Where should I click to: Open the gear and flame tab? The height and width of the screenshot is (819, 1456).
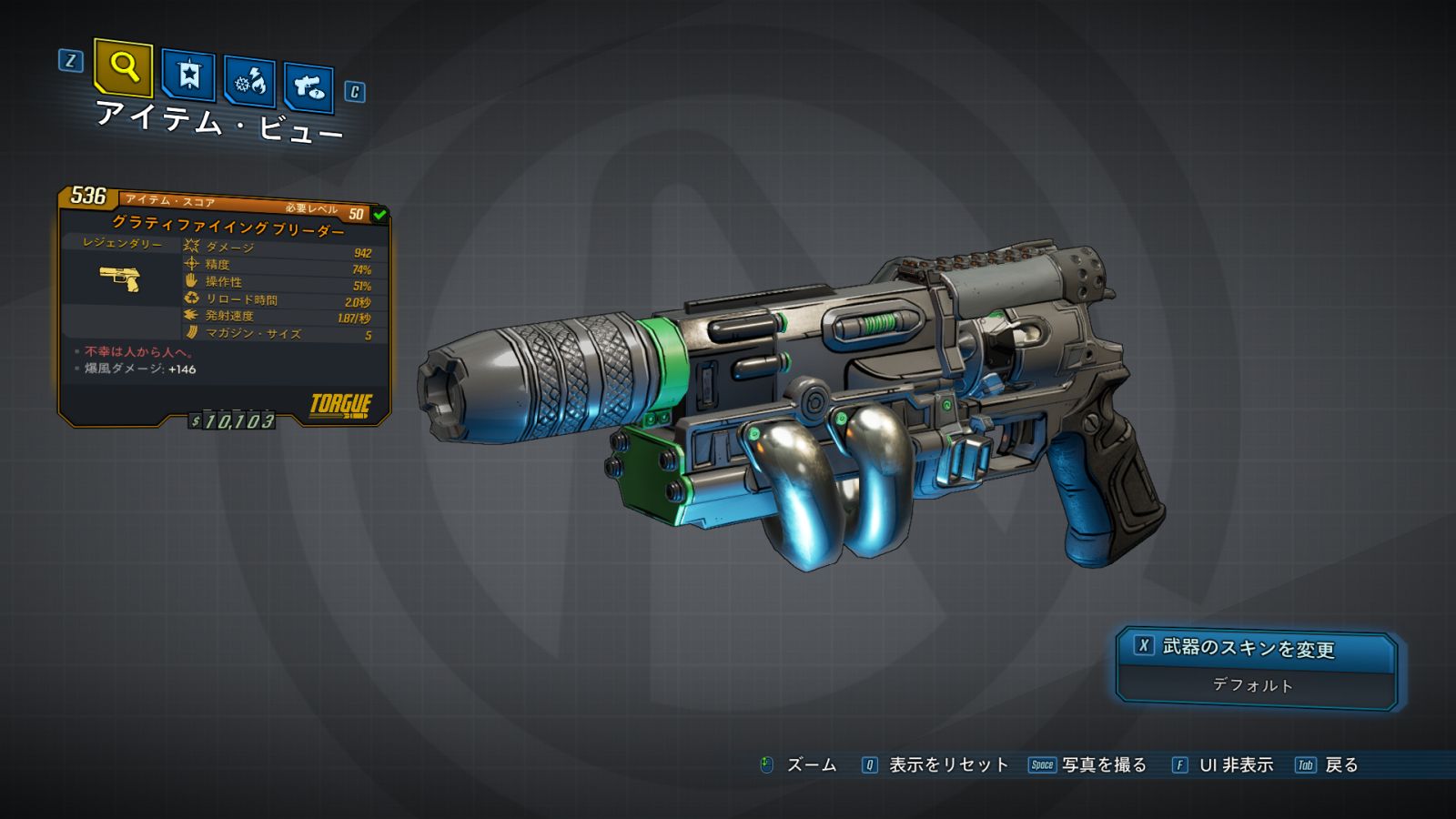(x=249, y=82)
